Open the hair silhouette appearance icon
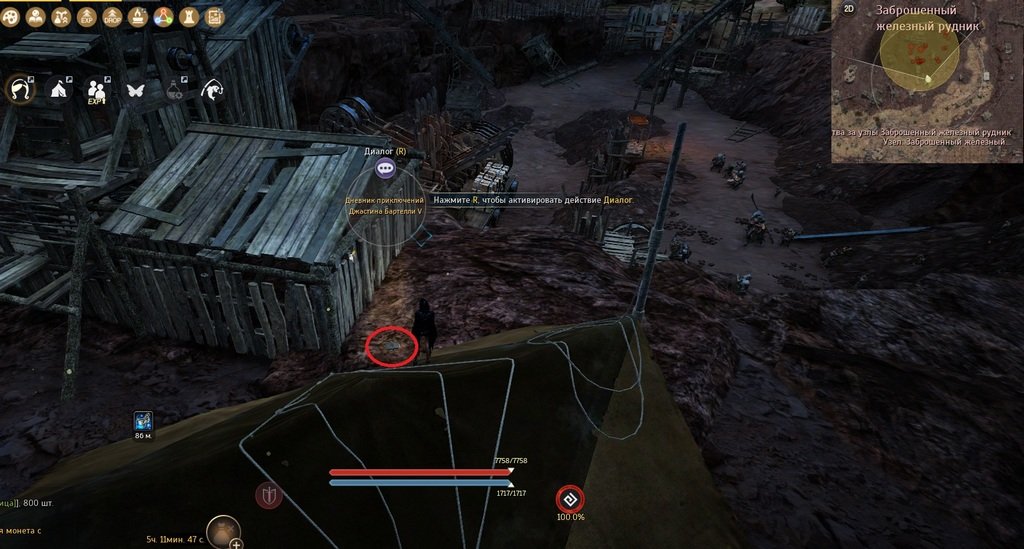Viewport: 1024px width, 549px height. [21, 90]
